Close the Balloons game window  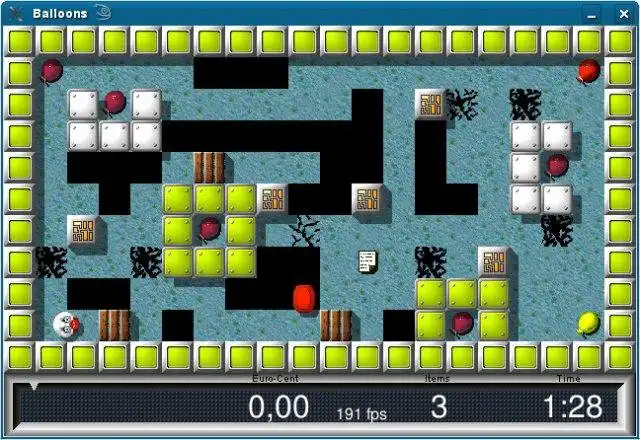point(623,13)
